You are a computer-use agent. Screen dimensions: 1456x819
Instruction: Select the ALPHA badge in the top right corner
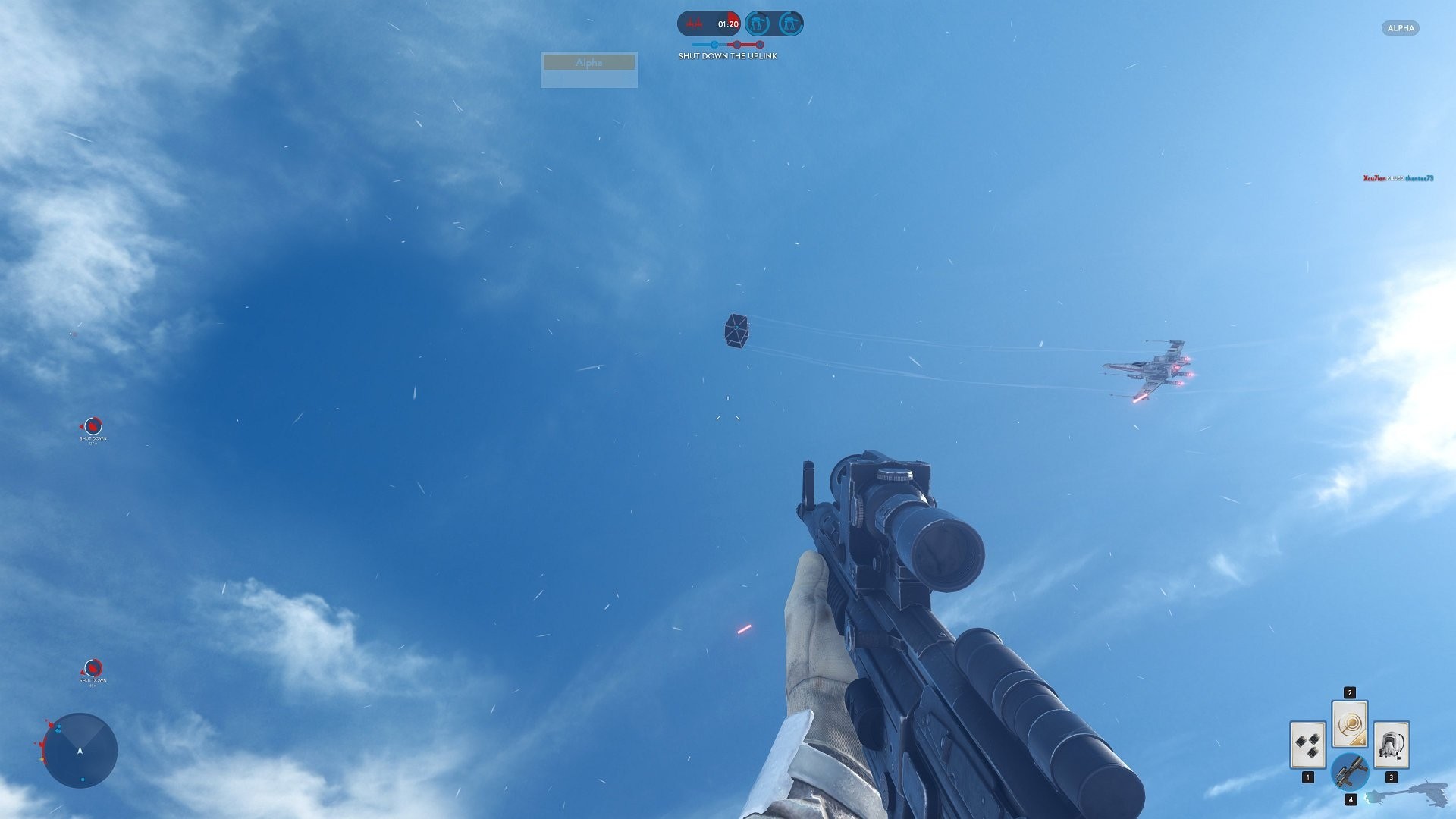click(x=1400, y=28)
